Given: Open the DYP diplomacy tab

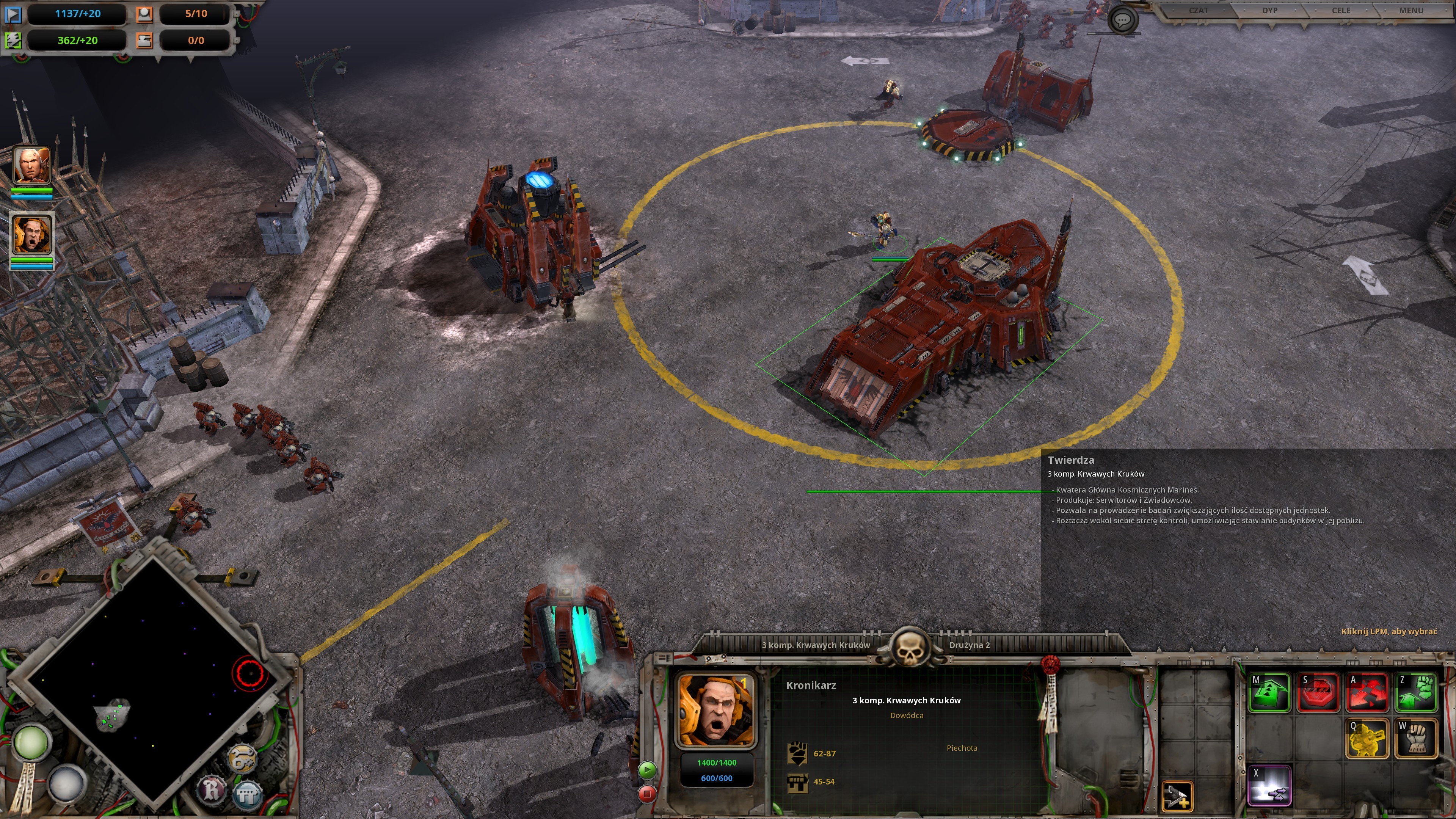Looking at the screenshot, I should click(1269, 11).
